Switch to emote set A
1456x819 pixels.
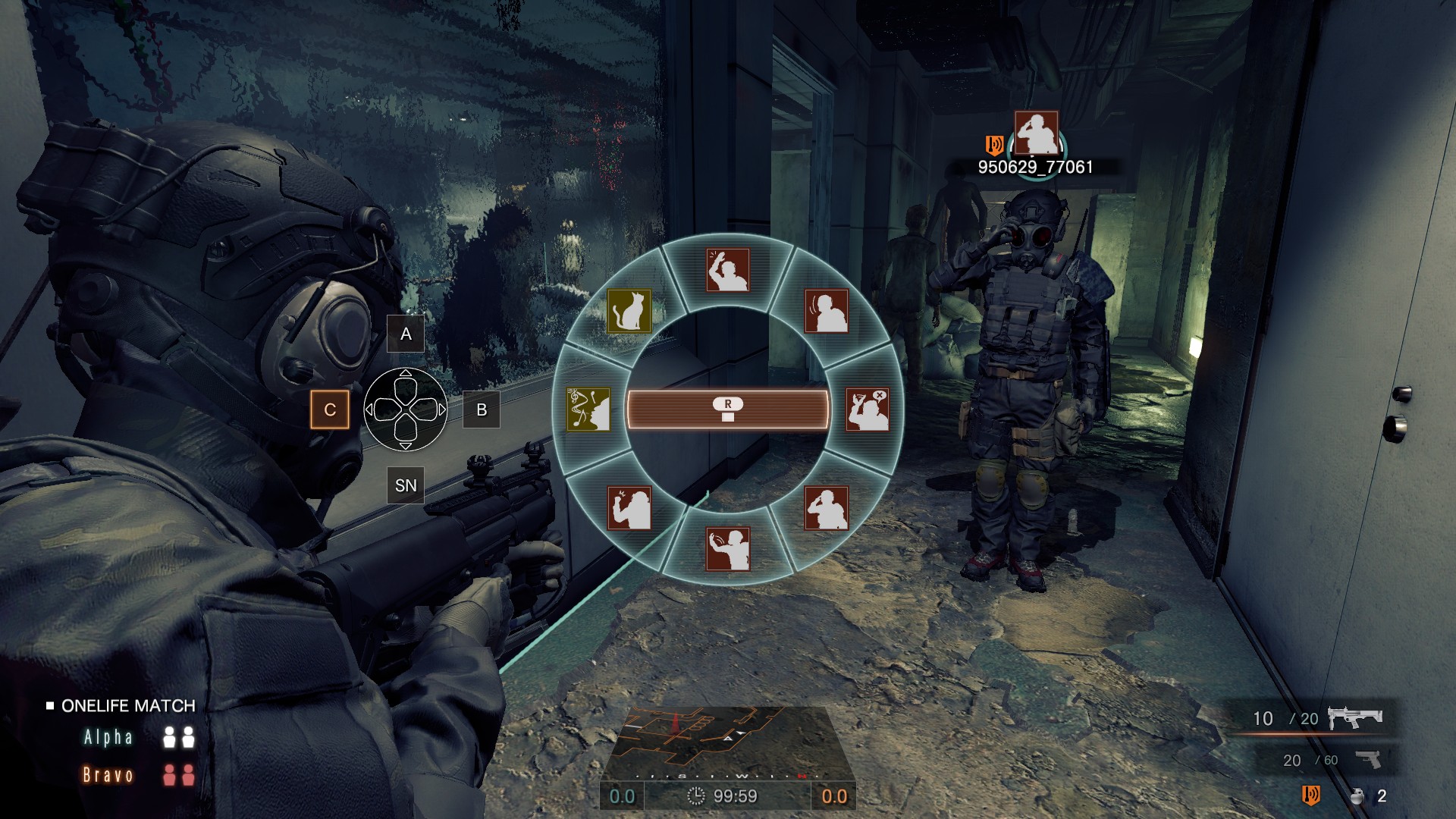tap(406, 334)
